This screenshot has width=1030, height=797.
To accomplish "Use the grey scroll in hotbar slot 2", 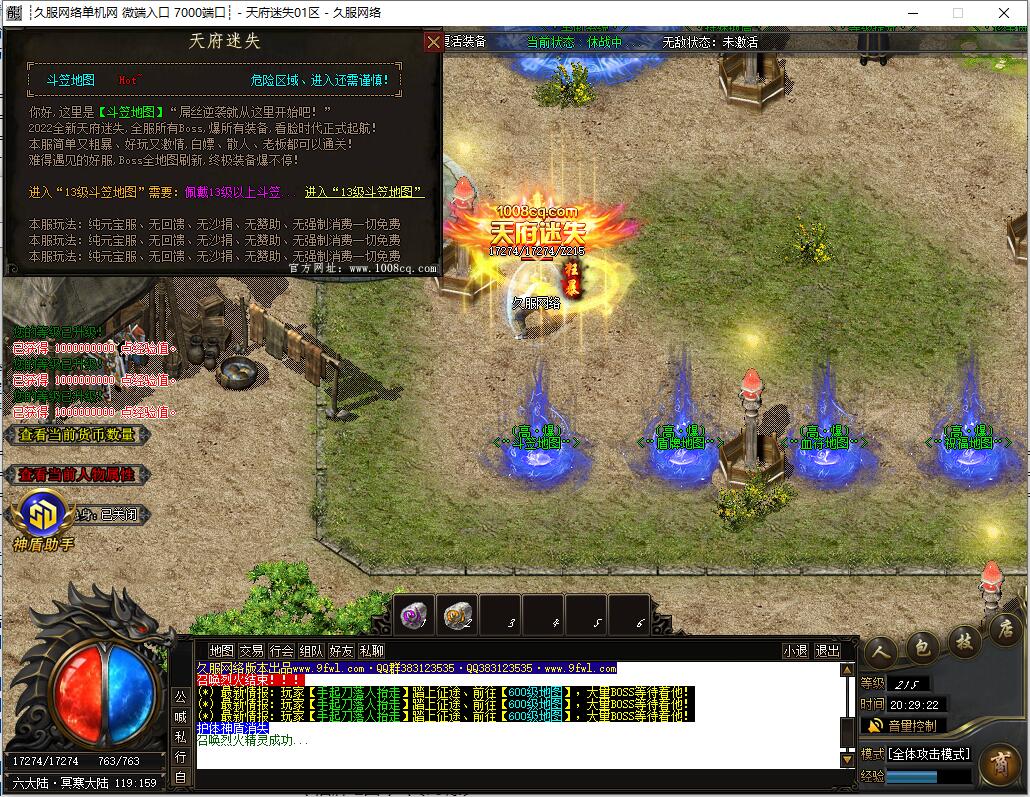I will point(456,615).
